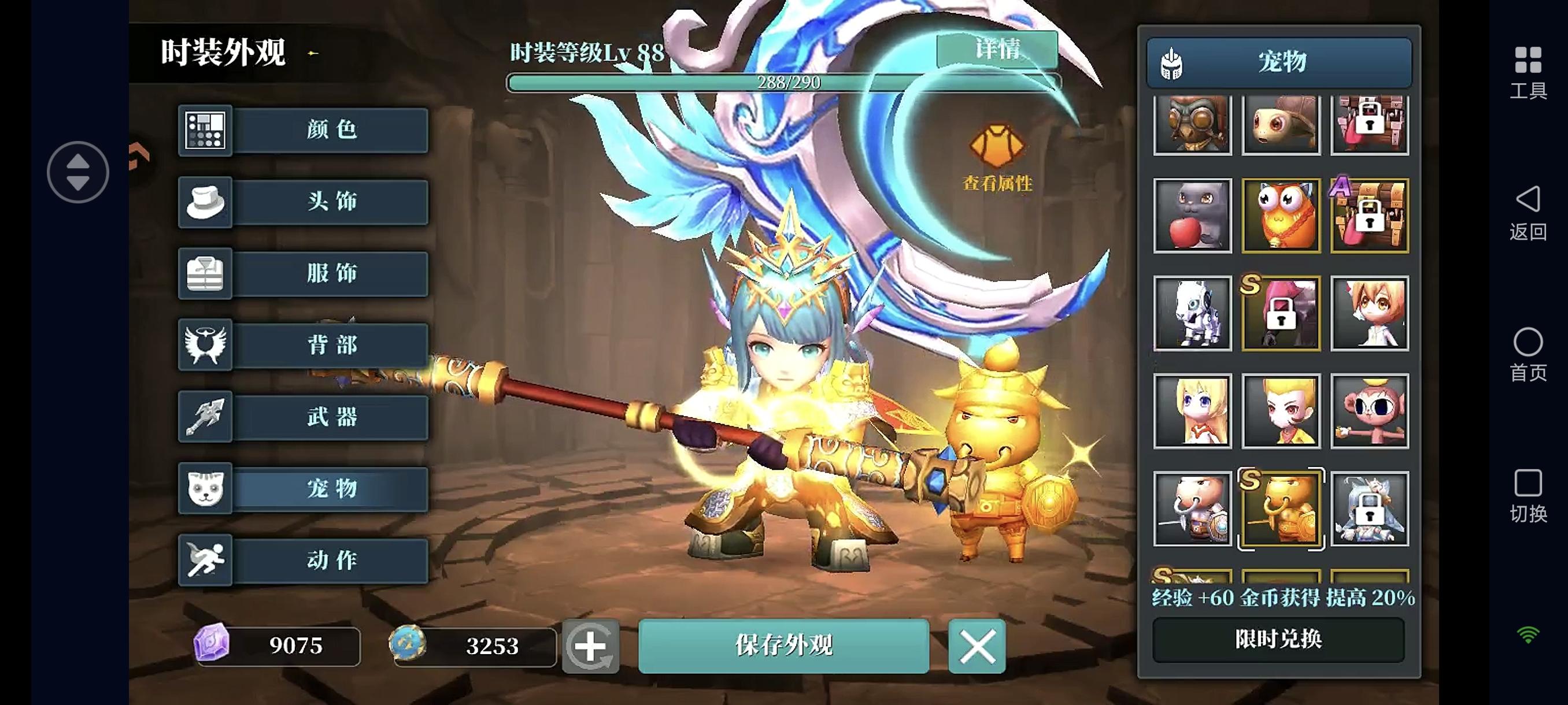Select the 宠物 cat face icon
1568x705 pixels.
coord(205,489)
